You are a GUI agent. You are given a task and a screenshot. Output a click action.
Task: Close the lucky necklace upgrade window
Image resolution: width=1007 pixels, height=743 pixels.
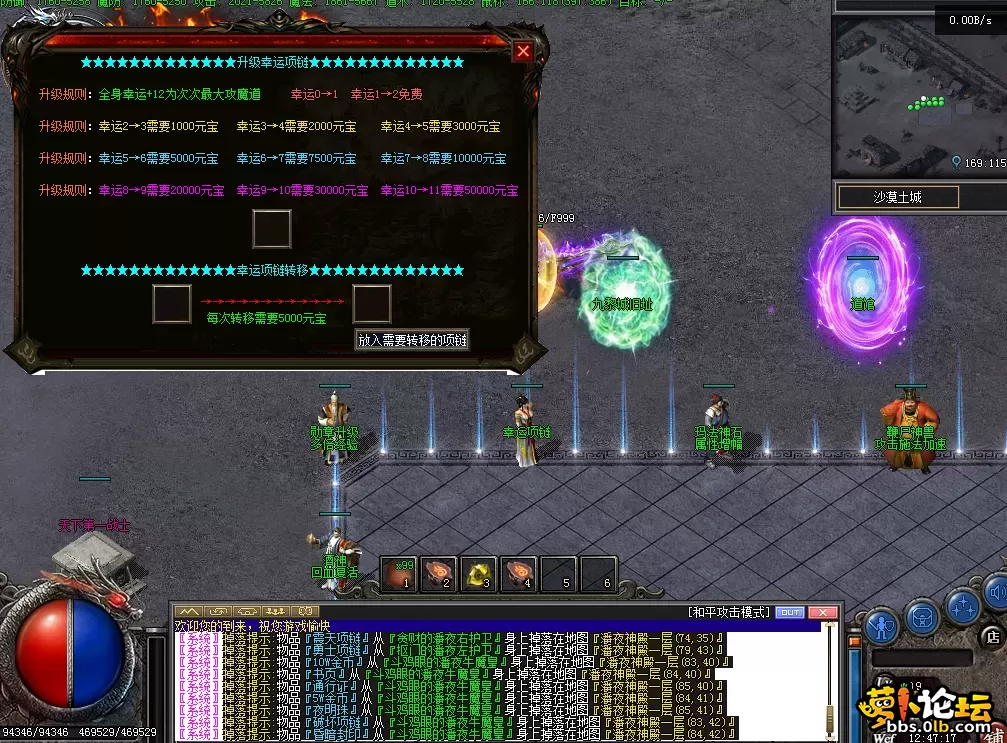tap(522, 51)
